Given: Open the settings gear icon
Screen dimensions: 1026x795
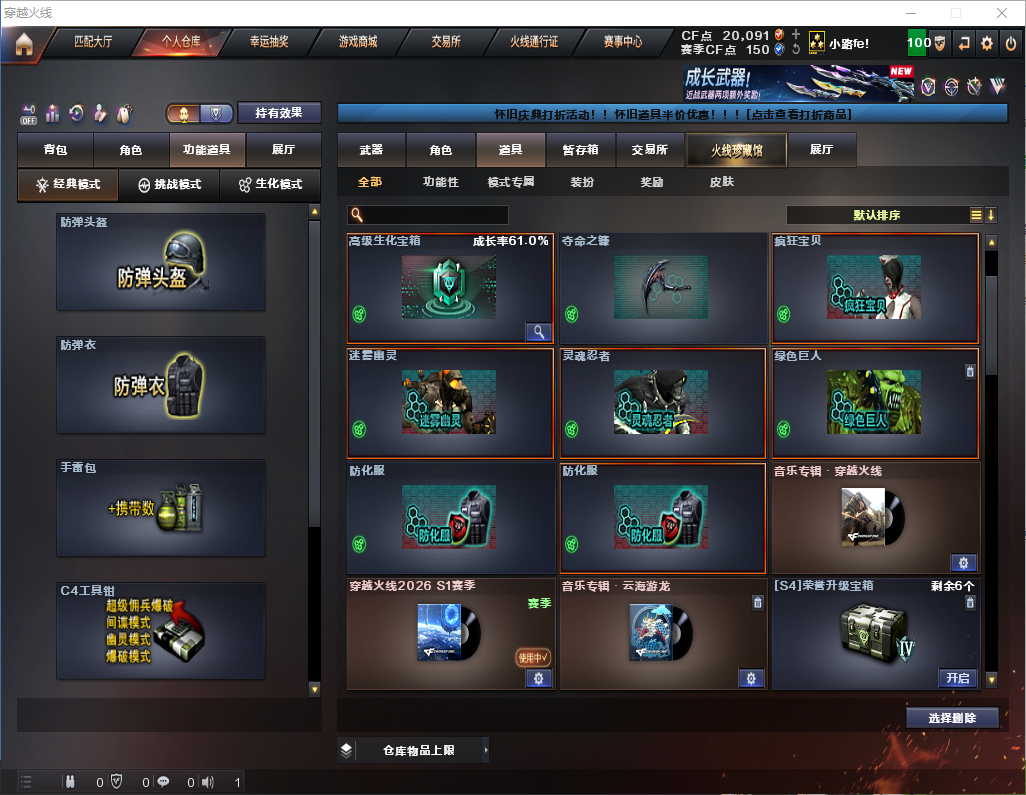Looking at the screenshot, I should click(x=987, y=43).
